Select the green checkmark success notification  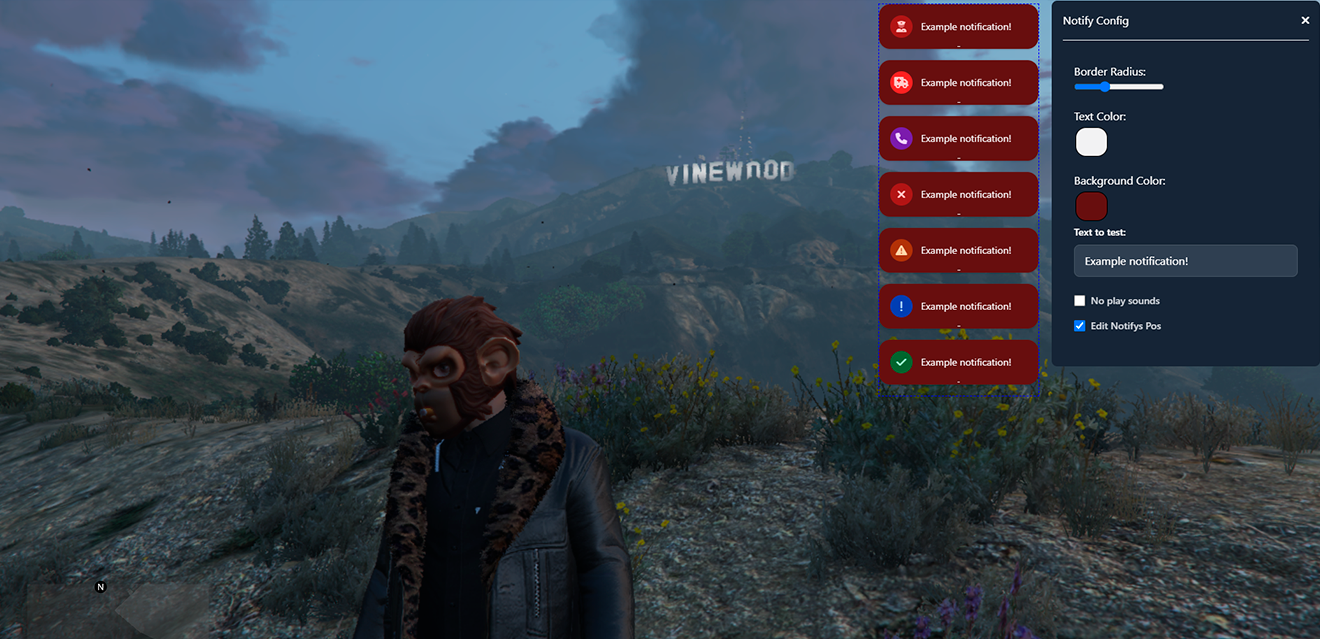click(958, 362)
